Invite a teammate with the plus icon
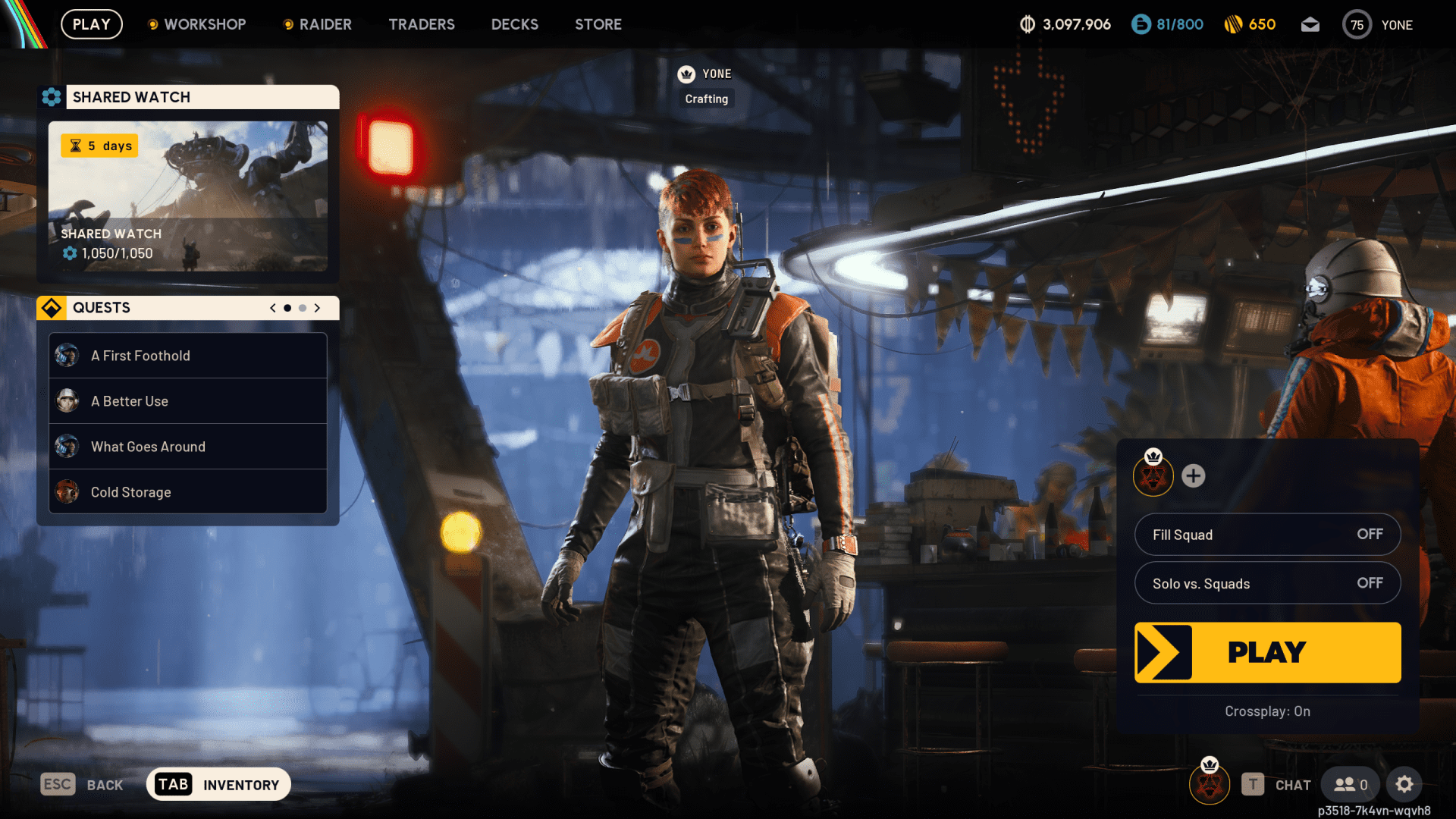Viewport: 1456px width, 819px height. coord(1194,477)
